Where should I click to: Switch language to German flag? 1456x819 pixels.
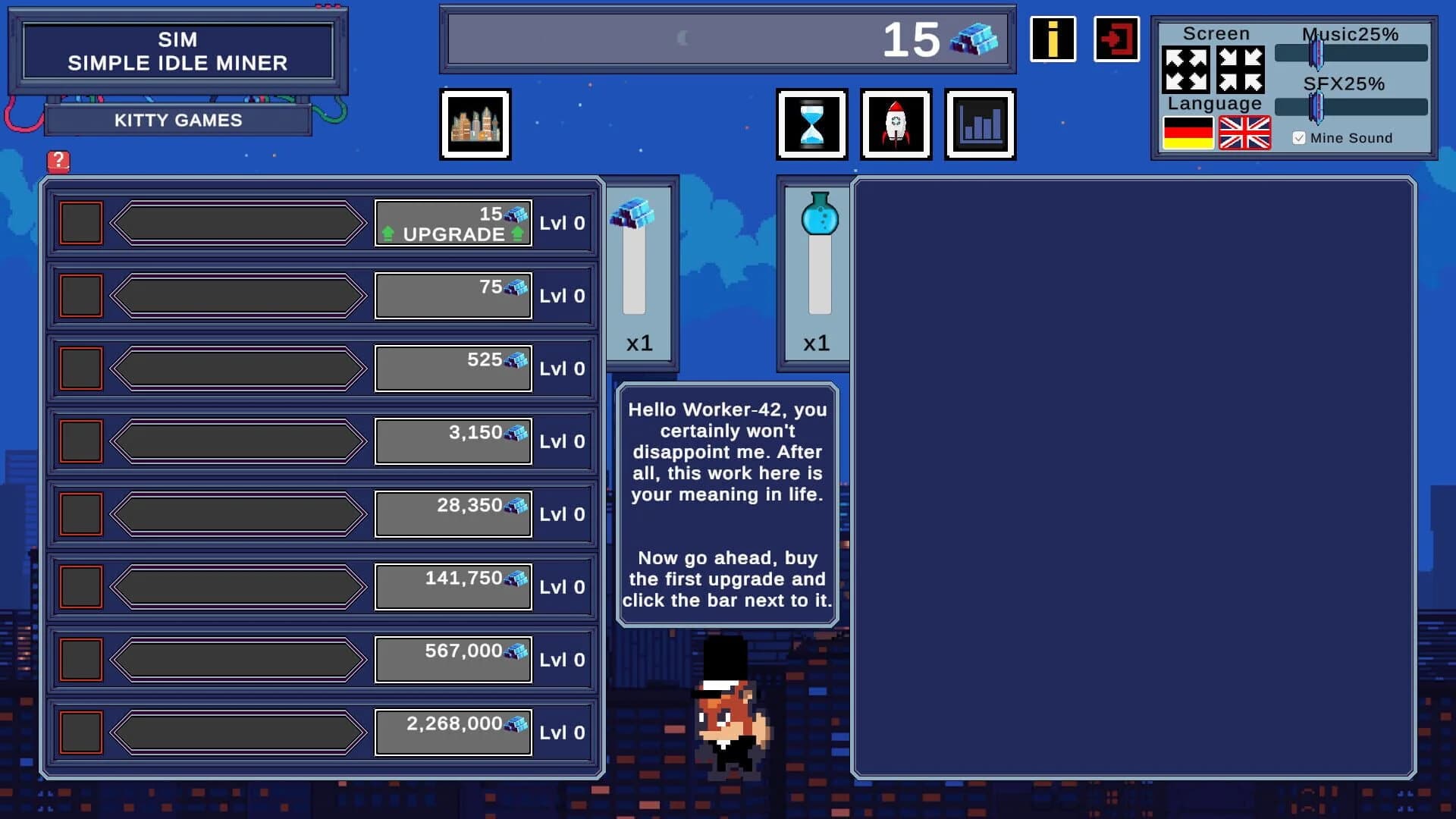click(x=1187, y=132)
